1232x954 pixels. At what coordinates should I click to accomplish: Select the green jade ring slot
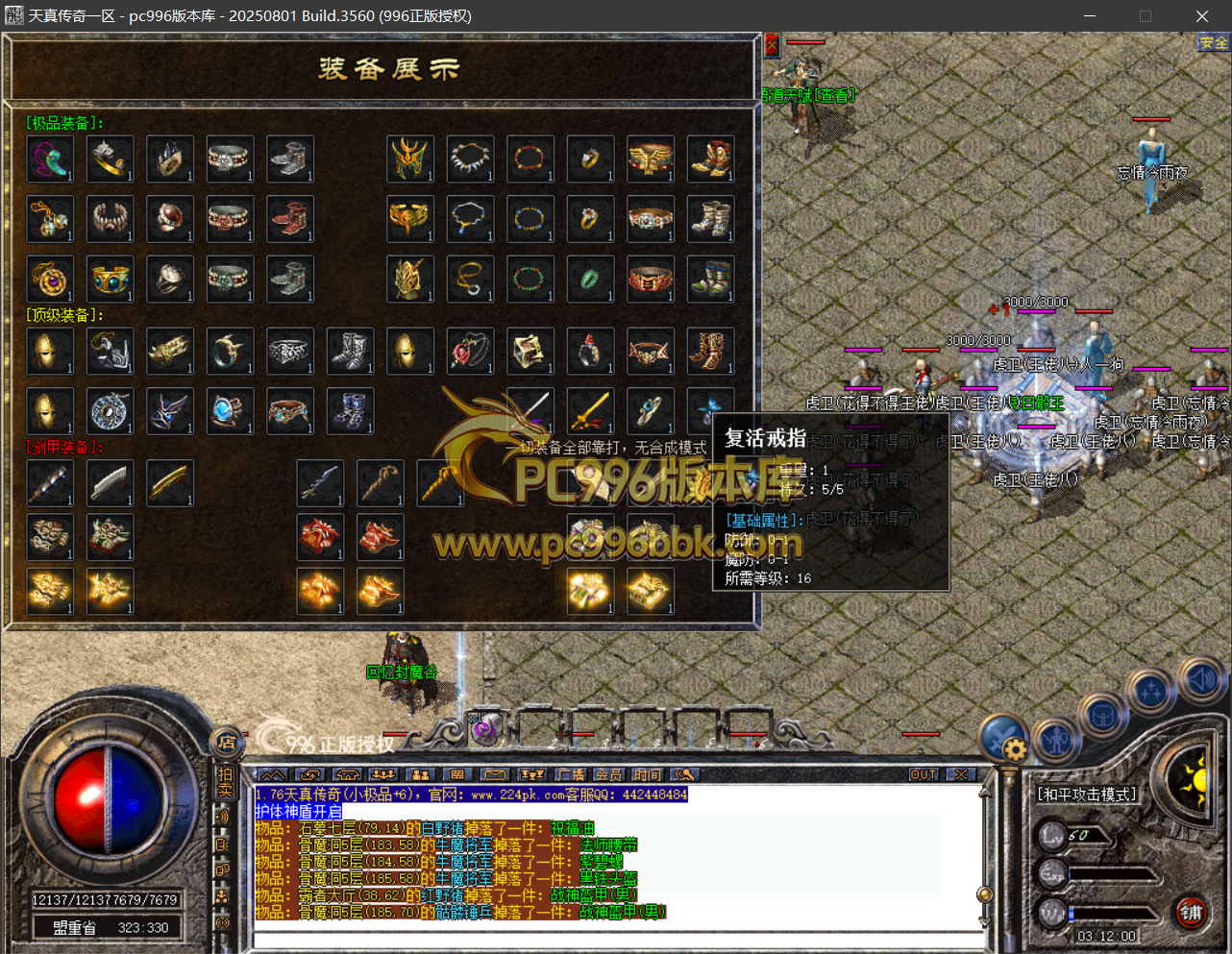click(x=590, y=279)
